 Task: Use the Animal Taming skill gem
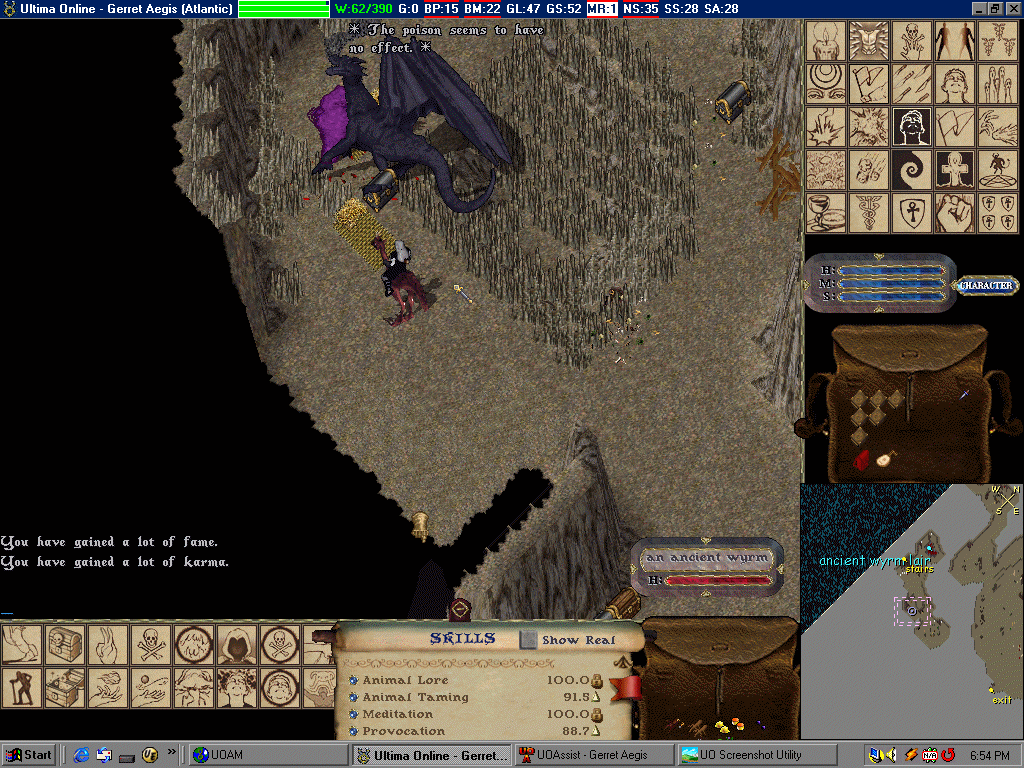353,697
